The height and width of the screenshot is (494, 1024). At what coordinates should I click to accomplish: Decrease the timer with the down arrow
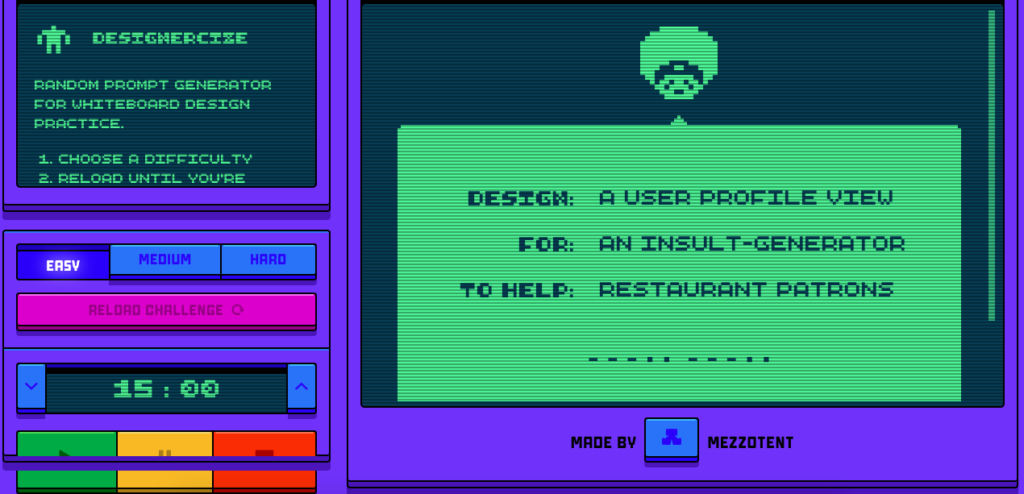[32, 386]
